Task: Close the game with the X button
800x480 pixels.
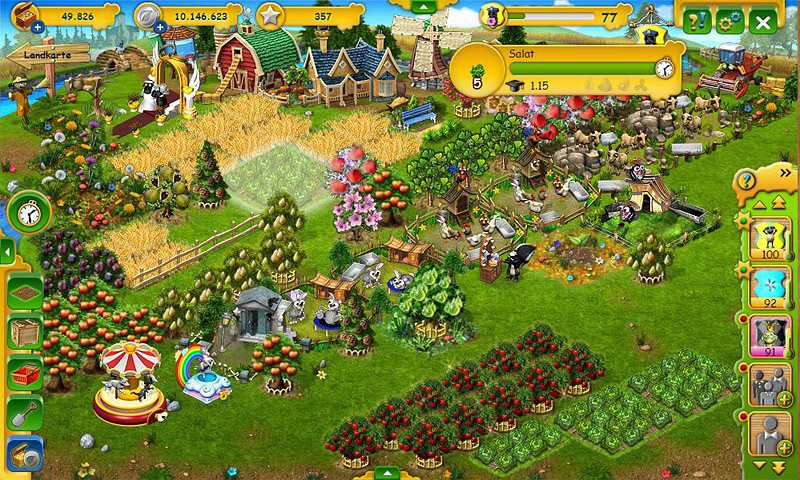Action: 764,21
